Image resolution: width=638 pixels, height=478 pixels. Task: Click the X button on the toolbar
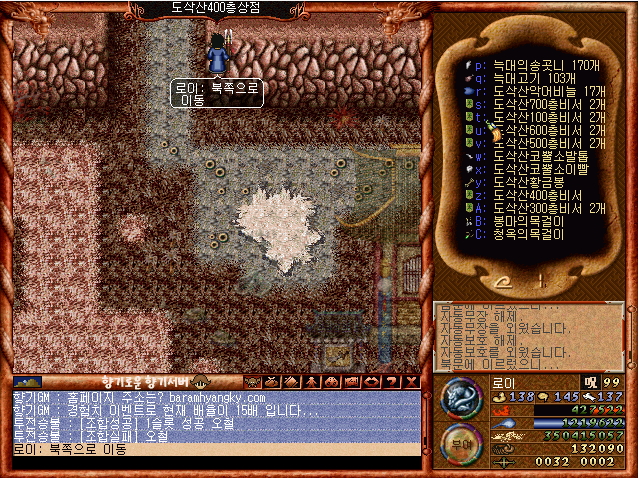411,381
